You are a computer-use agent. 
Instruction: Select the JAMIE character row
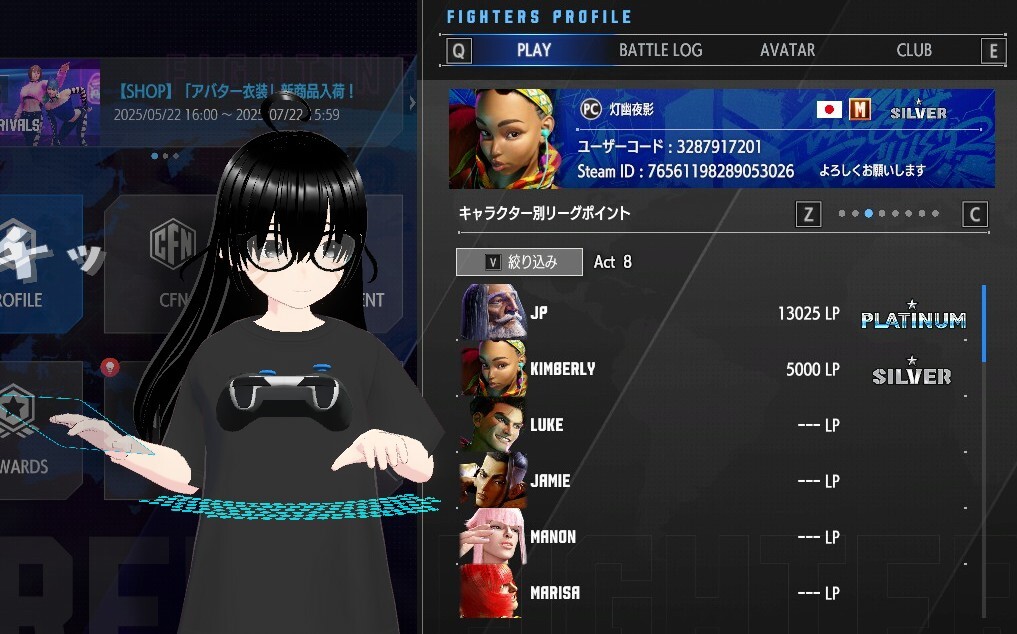(700, 481)
